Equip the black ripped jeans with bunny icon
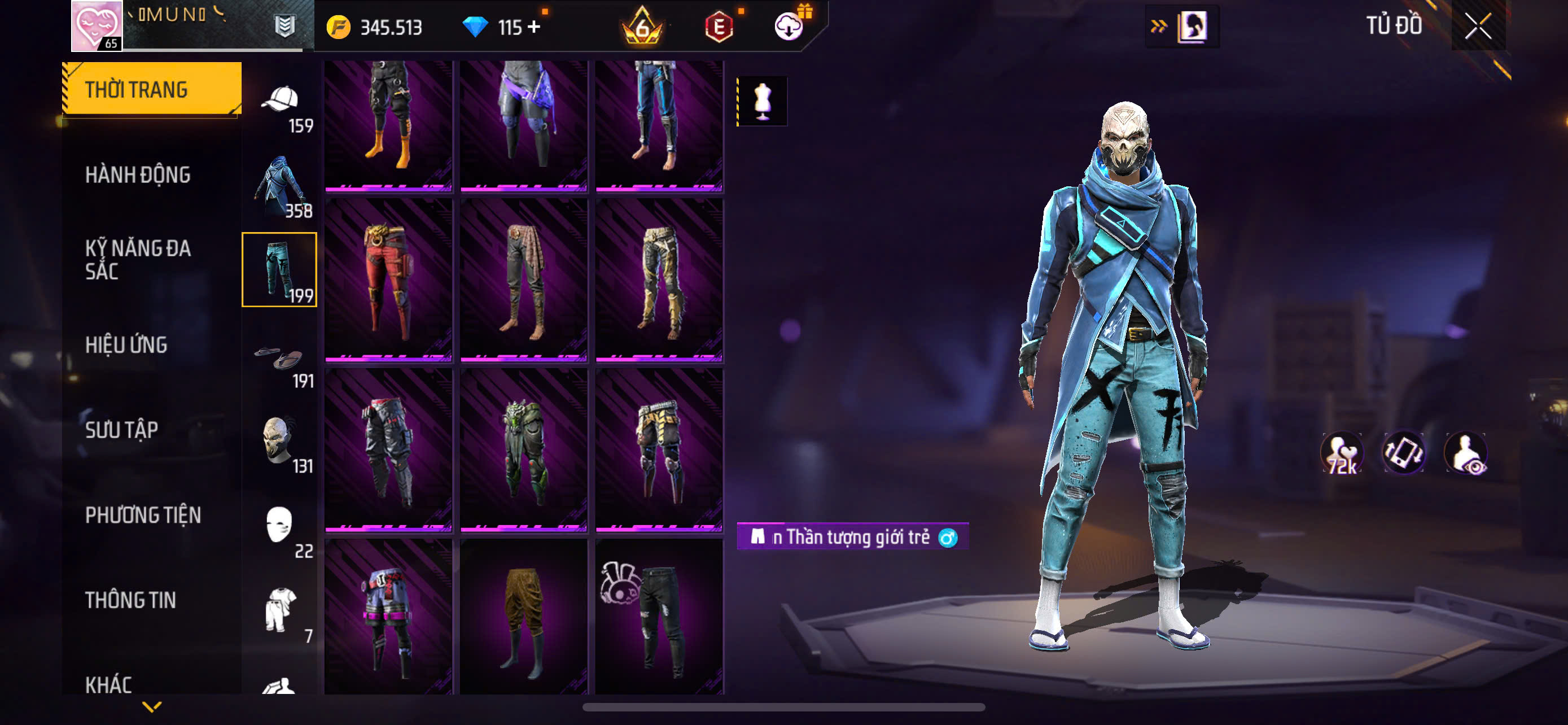This screenshot has width=1568, height=725. click(x=659, y=615)
